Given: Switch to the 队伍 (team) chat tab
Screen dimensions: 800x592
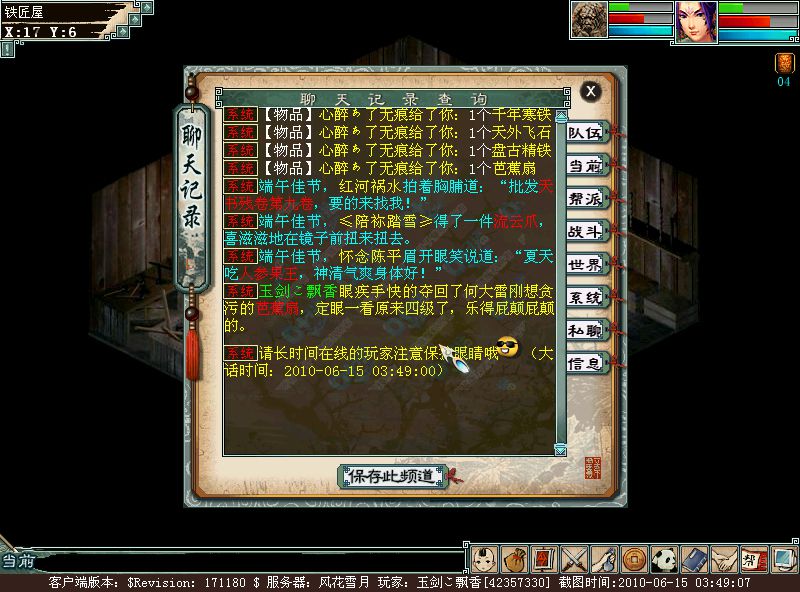Looking at the screenshot, I should 585,132.
